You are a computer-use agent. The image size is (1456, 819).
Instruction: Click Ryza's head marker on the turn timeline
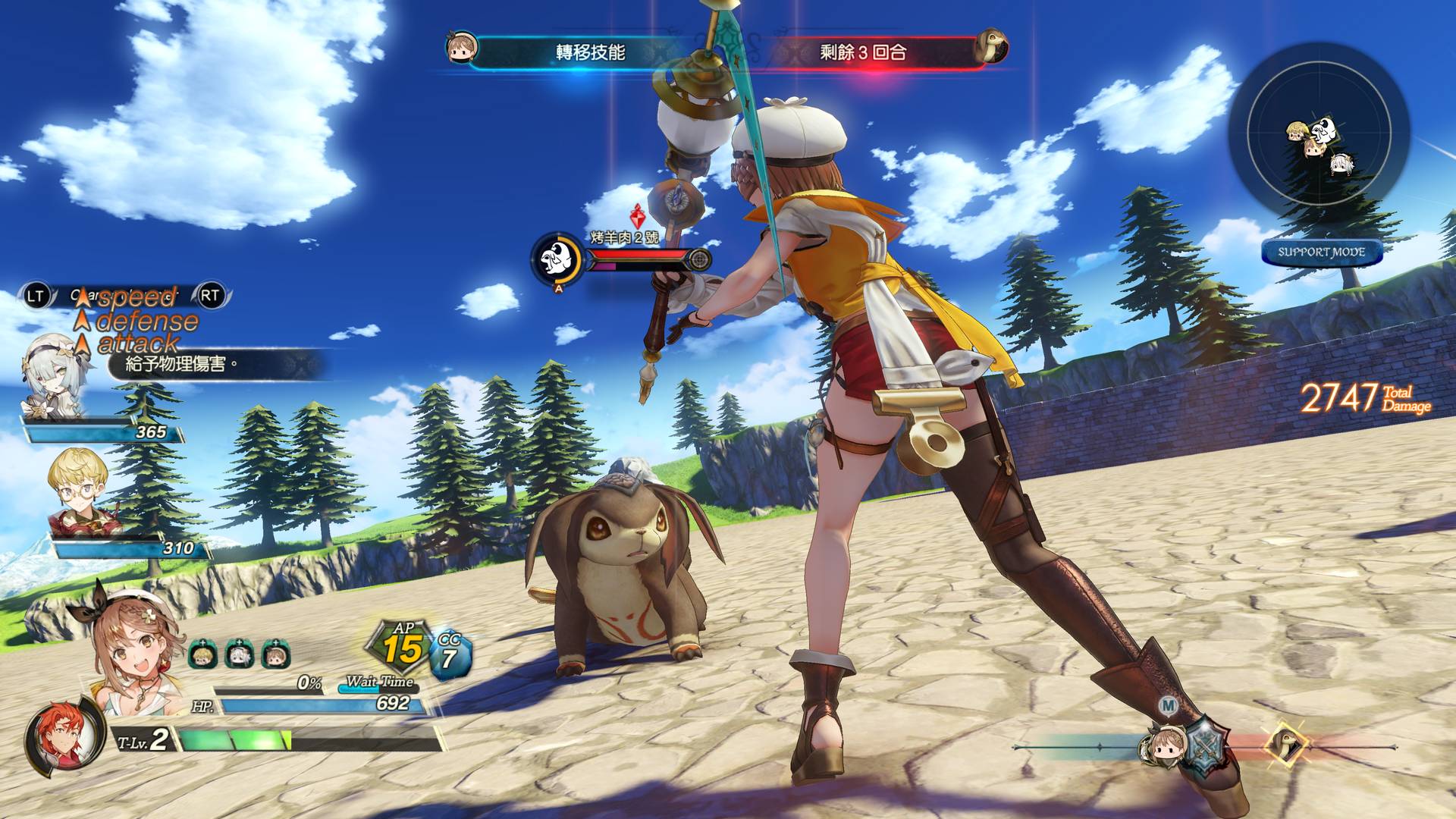1159,747
